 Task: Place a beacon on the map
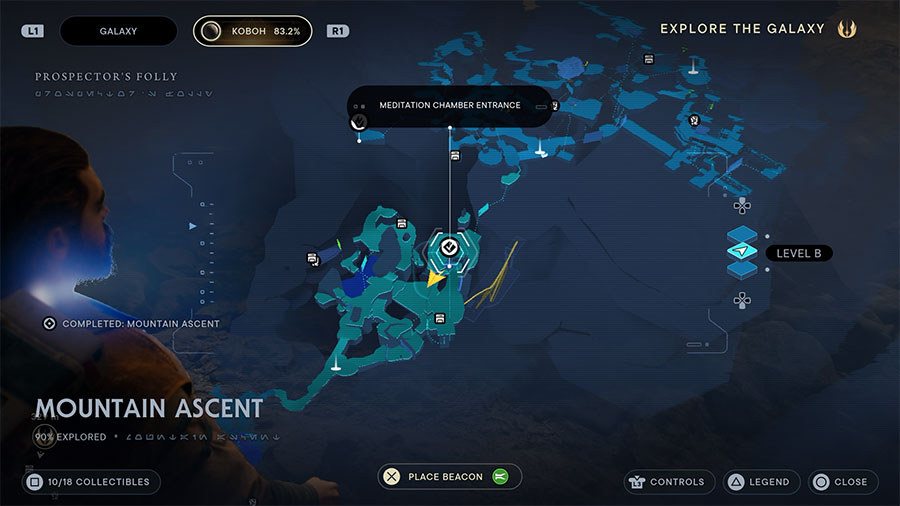pos(445,477)
